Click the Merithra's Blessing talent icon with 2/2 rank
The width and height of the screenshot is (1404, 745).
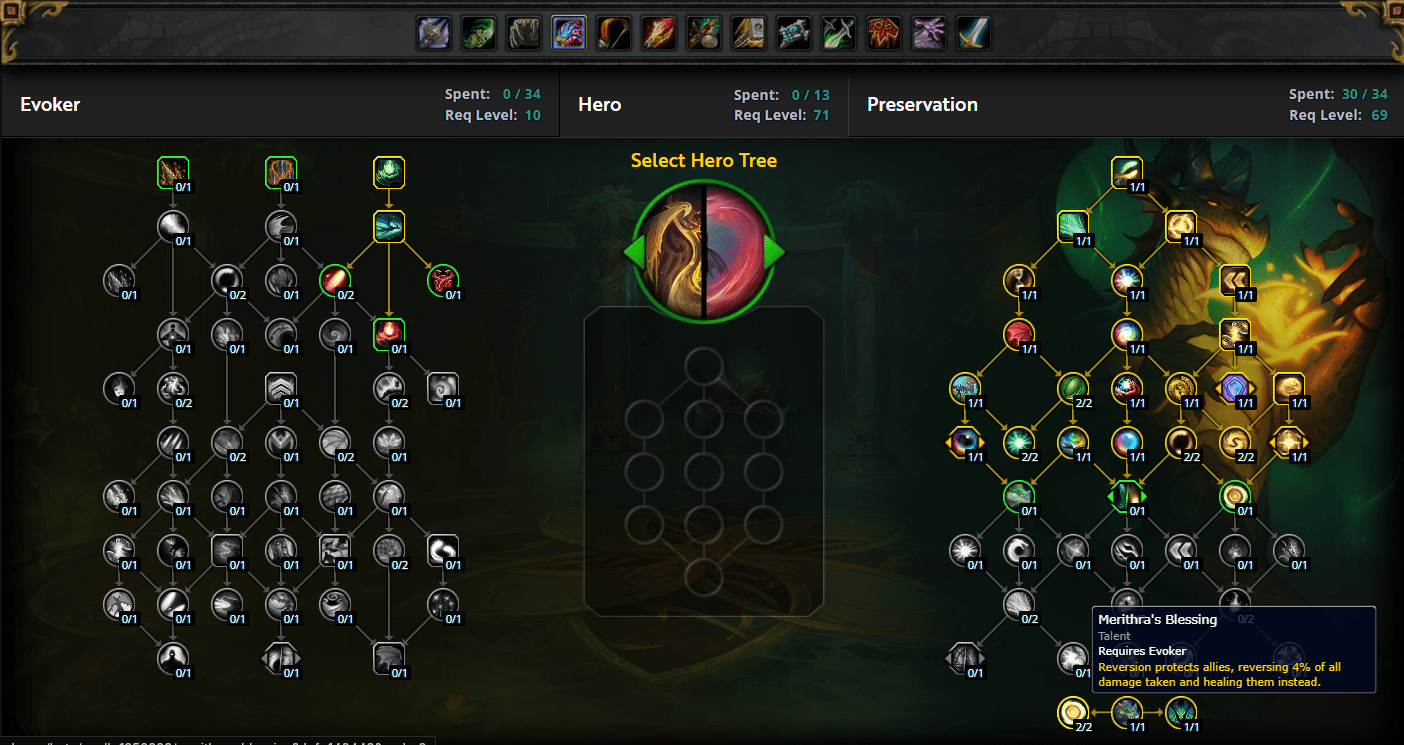coord(1074,713)
